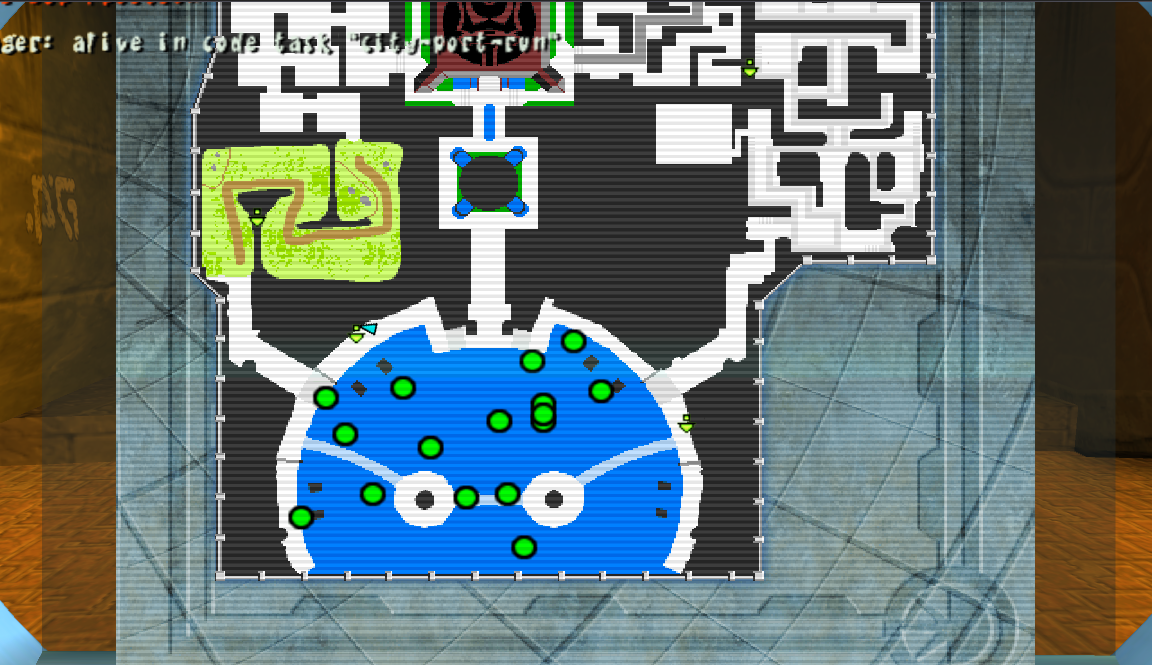The image size is (1152, 665).
Task: Select the red palace icon on the map
Action: (489, 38)
